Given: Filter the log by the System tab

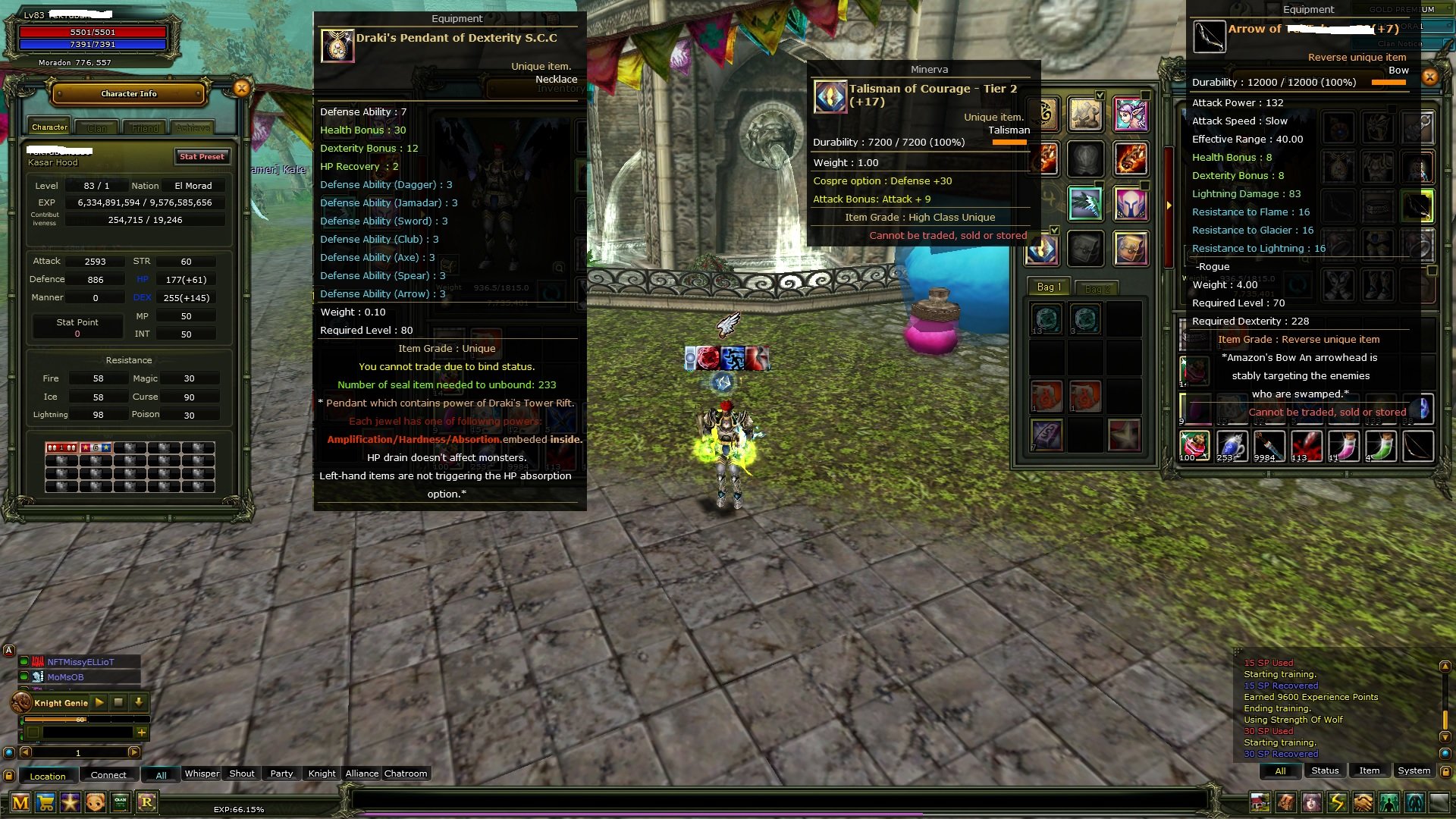Looking at the screenshot, I should [x=1414, y=771].
